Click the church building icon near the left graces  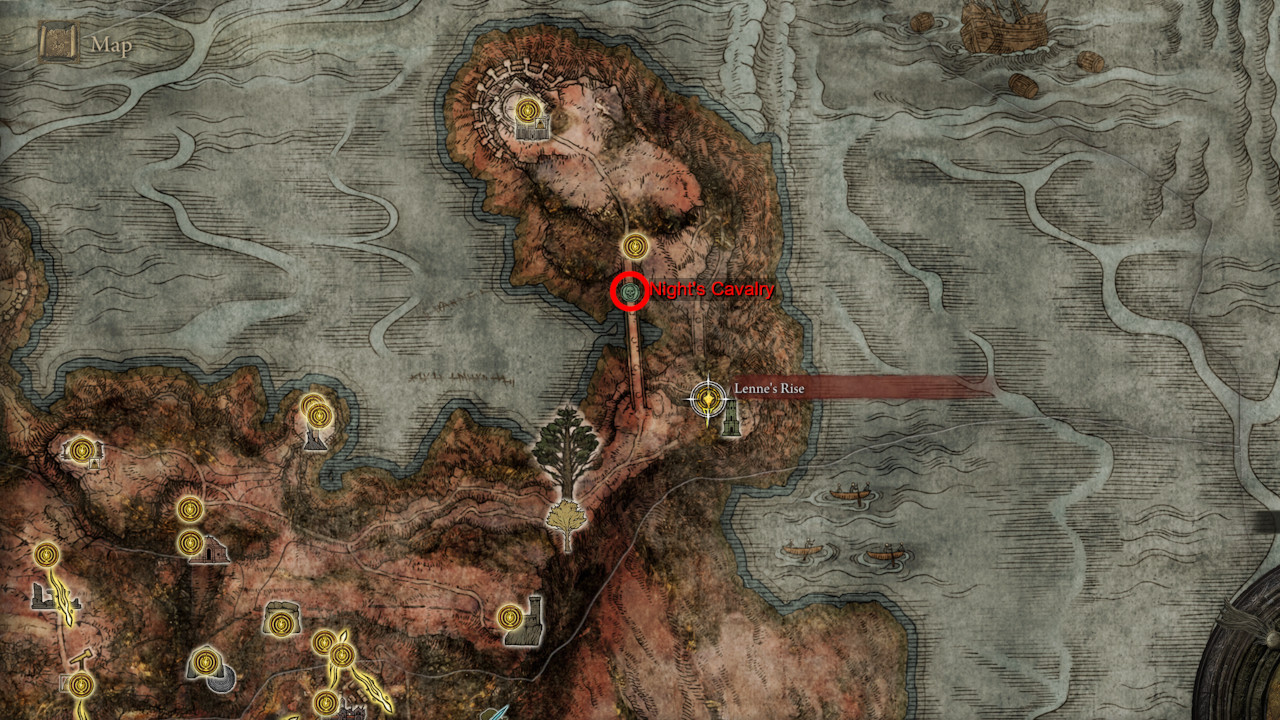click(x=214, y=550)
